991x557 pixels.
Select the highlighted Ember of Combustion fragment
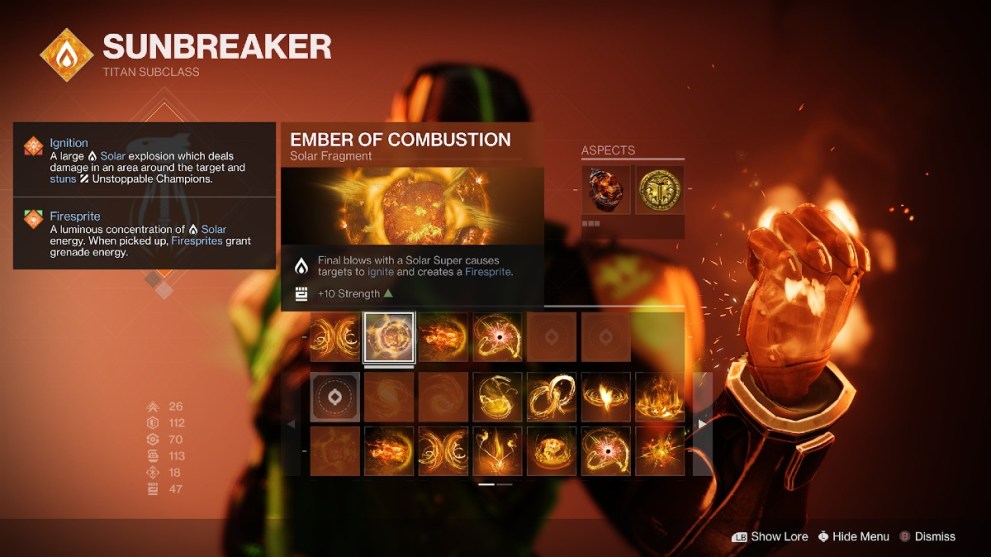point(389,337)
